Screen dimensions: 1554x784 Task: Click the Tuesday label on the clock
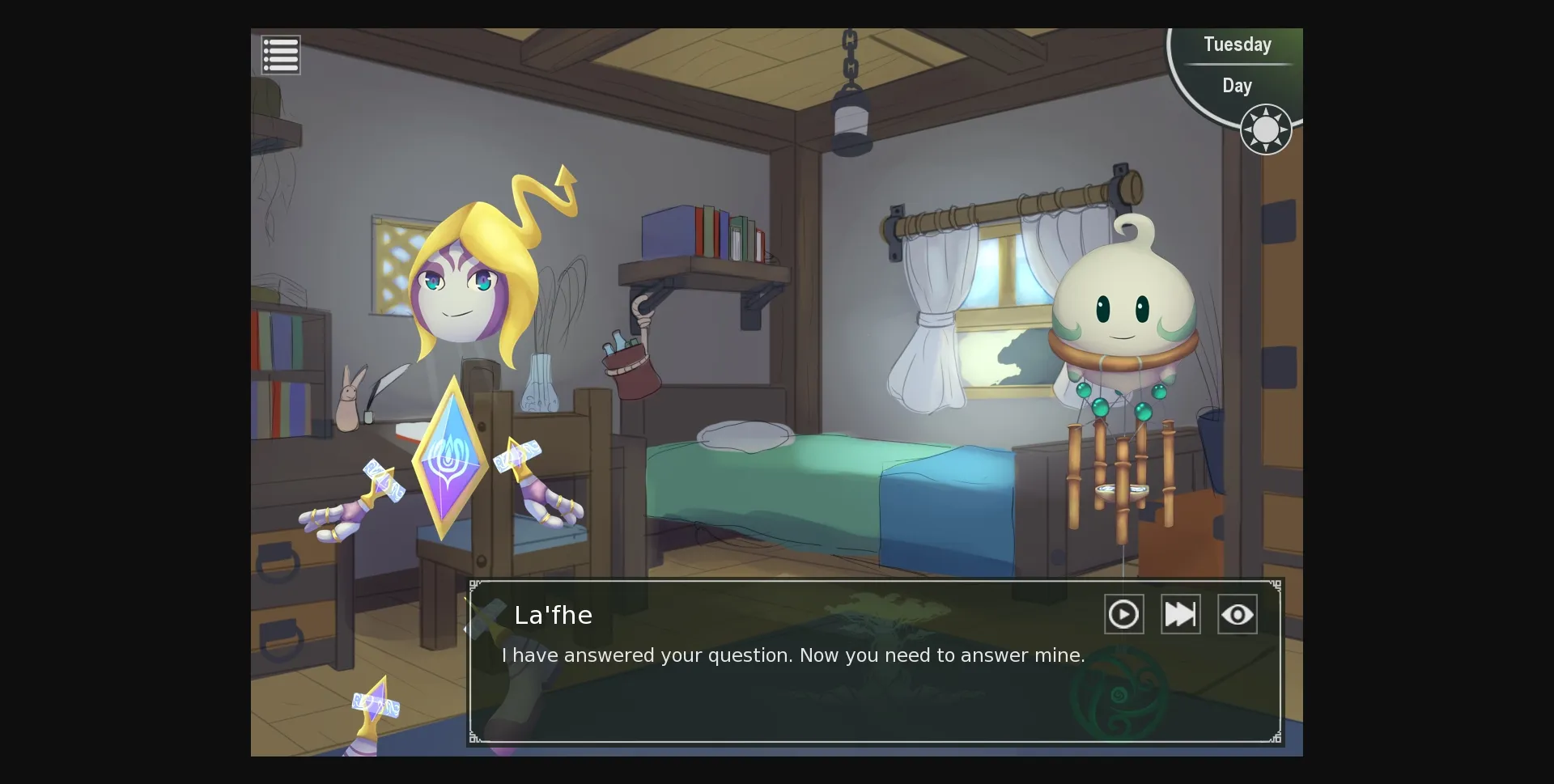click(x=1238, y=44)
